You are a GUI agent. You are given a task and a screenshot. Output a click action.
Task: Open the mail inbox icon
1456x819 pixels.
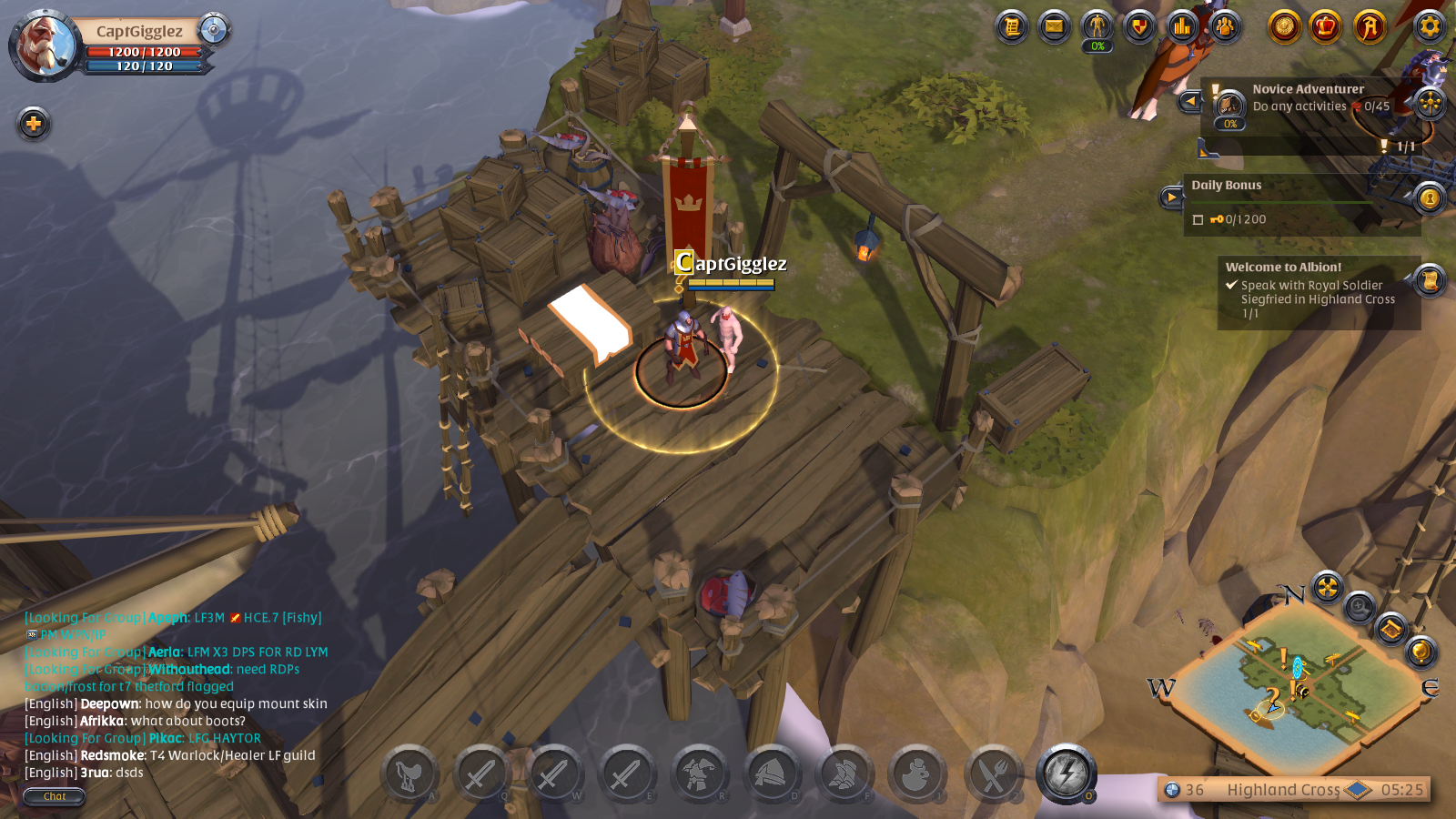pyautogui.click(x=1052, y=27)
